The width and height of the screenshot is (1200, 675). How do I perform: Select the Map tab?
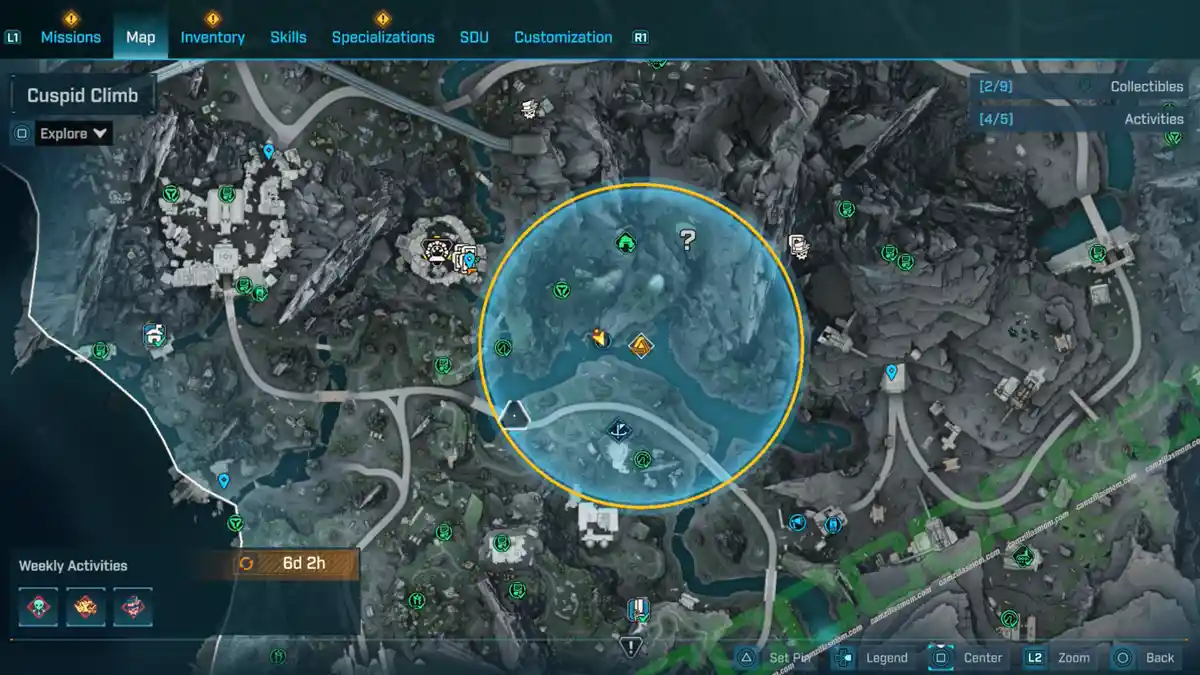140,37
